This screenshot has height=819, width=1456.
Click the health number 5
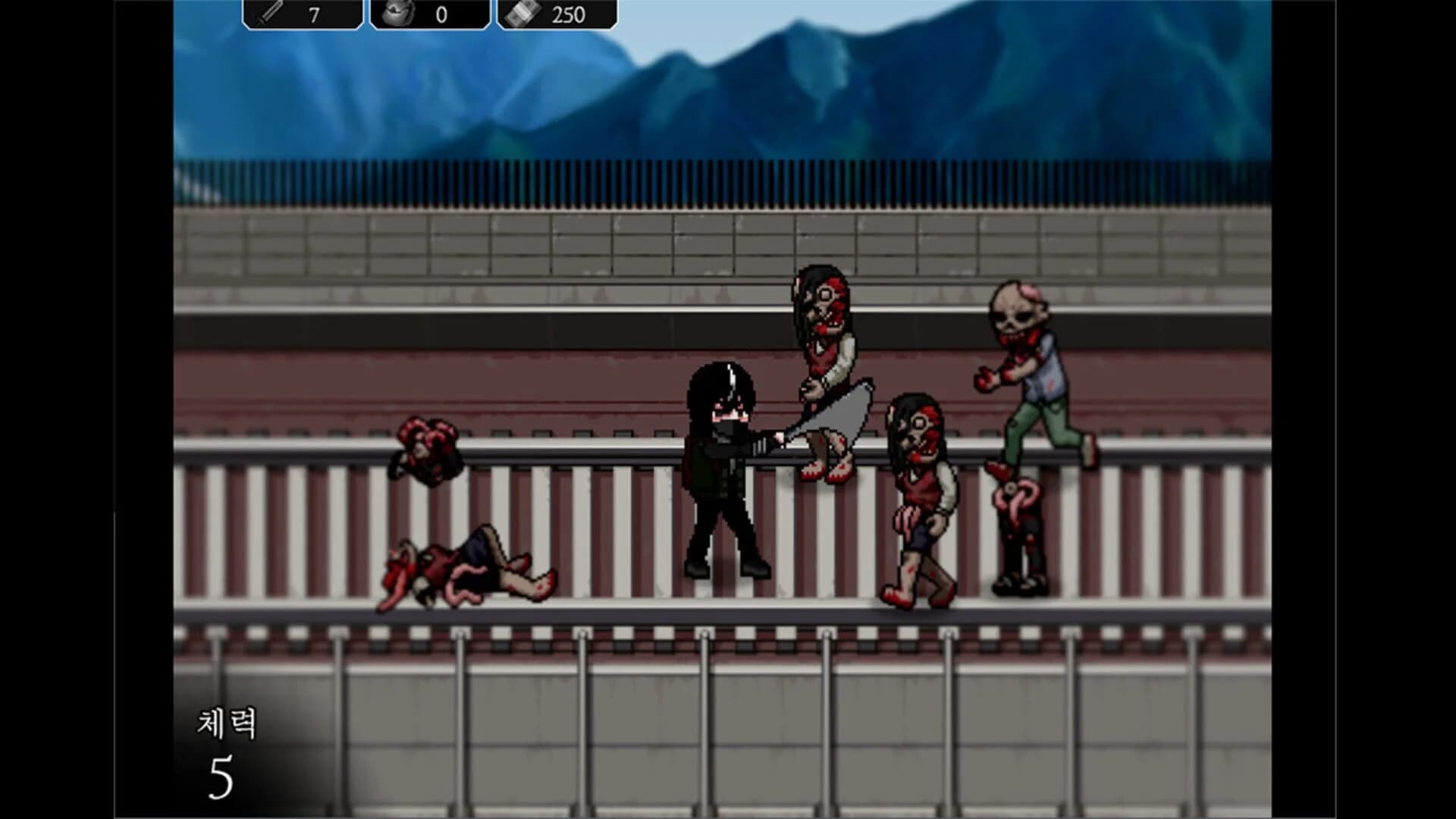[219, 775]
